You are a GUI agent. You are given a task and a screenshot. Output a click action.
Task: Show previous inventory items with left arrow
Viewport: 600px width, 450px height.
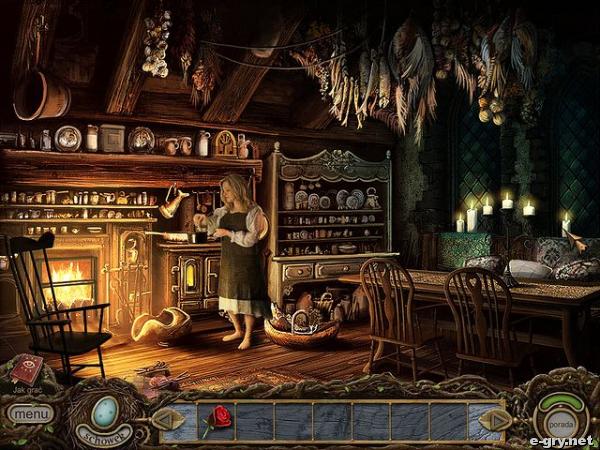click(x=170, y=419)
